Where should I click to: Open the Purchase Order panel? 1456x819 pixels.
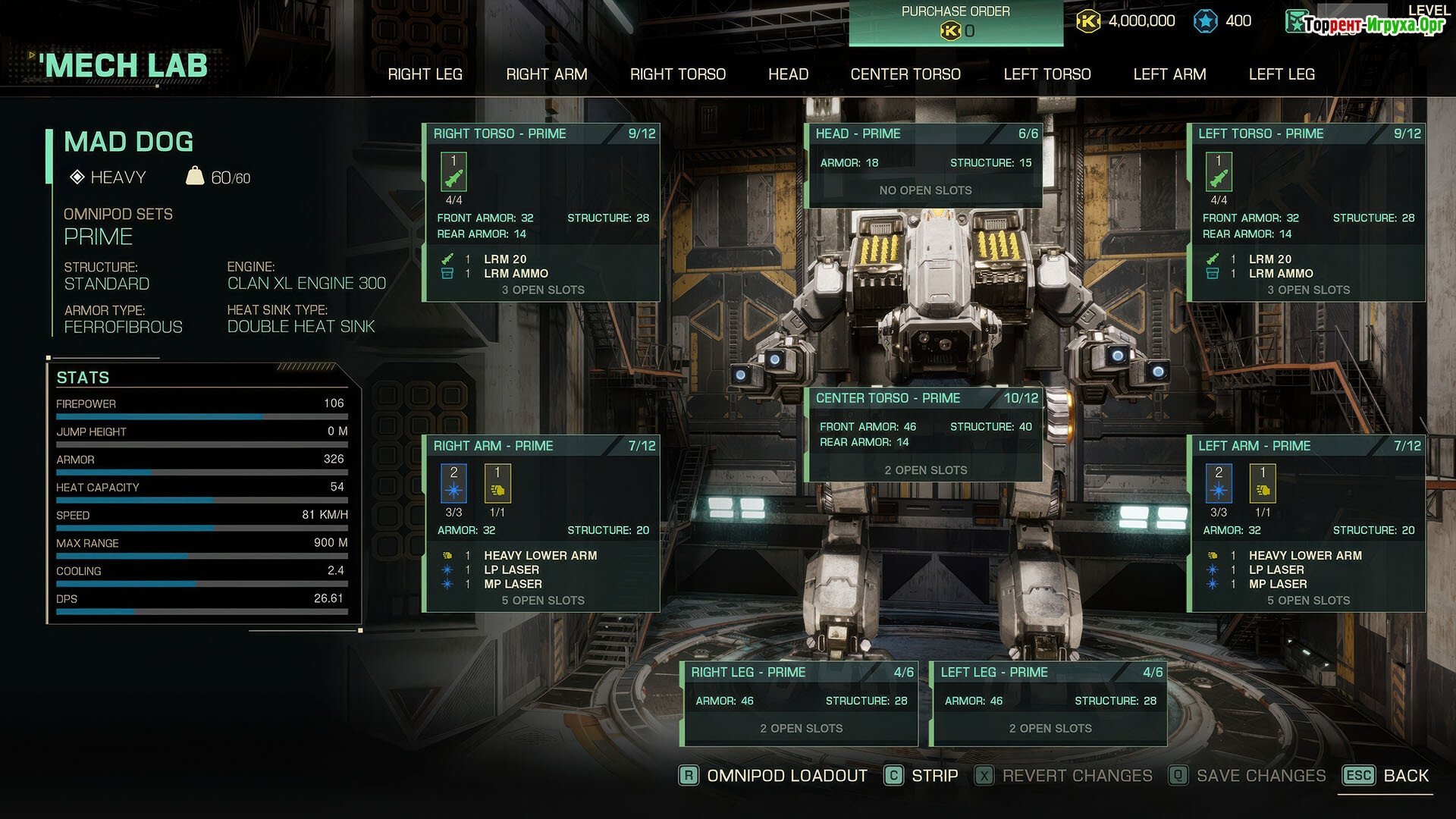955,22
